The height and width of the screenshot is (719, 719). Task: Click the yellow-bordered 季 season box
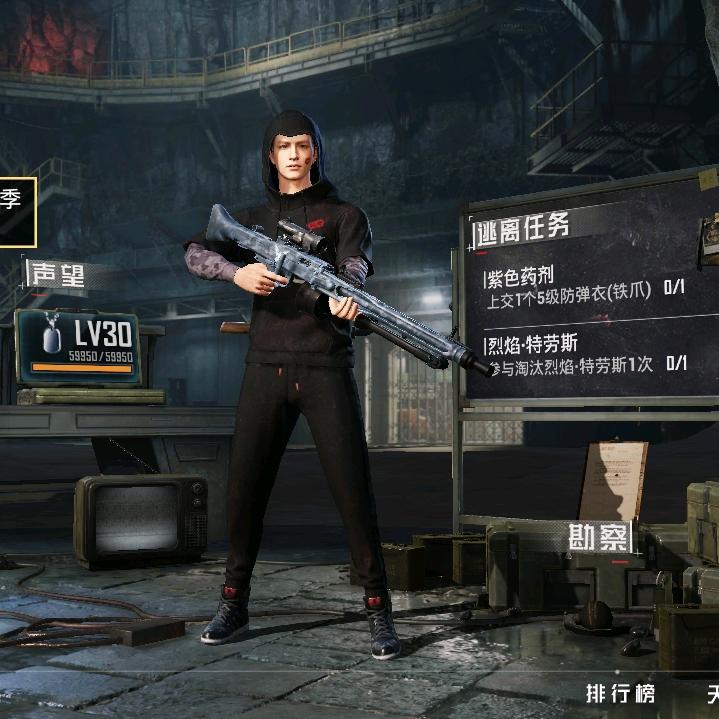[17, 210]
